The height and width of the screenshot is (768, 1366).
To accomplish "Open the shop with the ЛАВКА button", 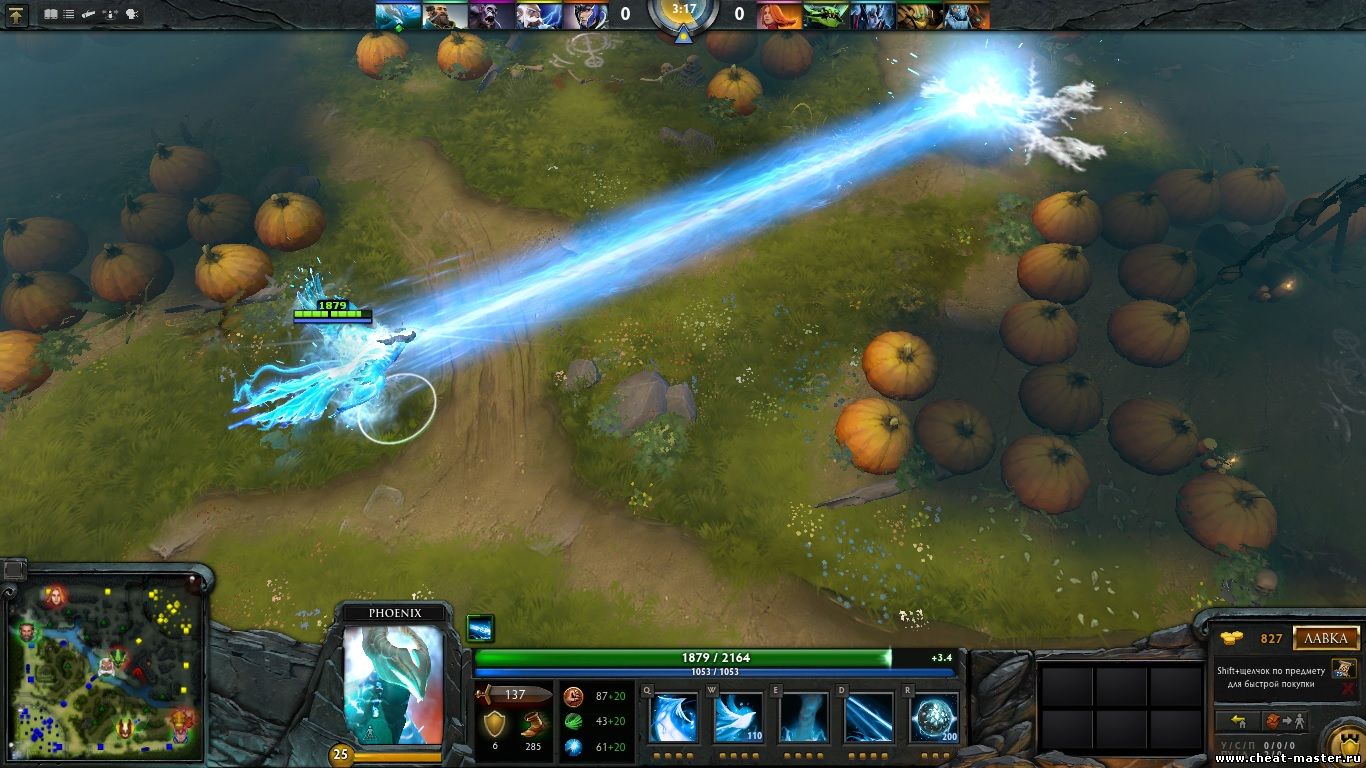I will coord(1326,638).
